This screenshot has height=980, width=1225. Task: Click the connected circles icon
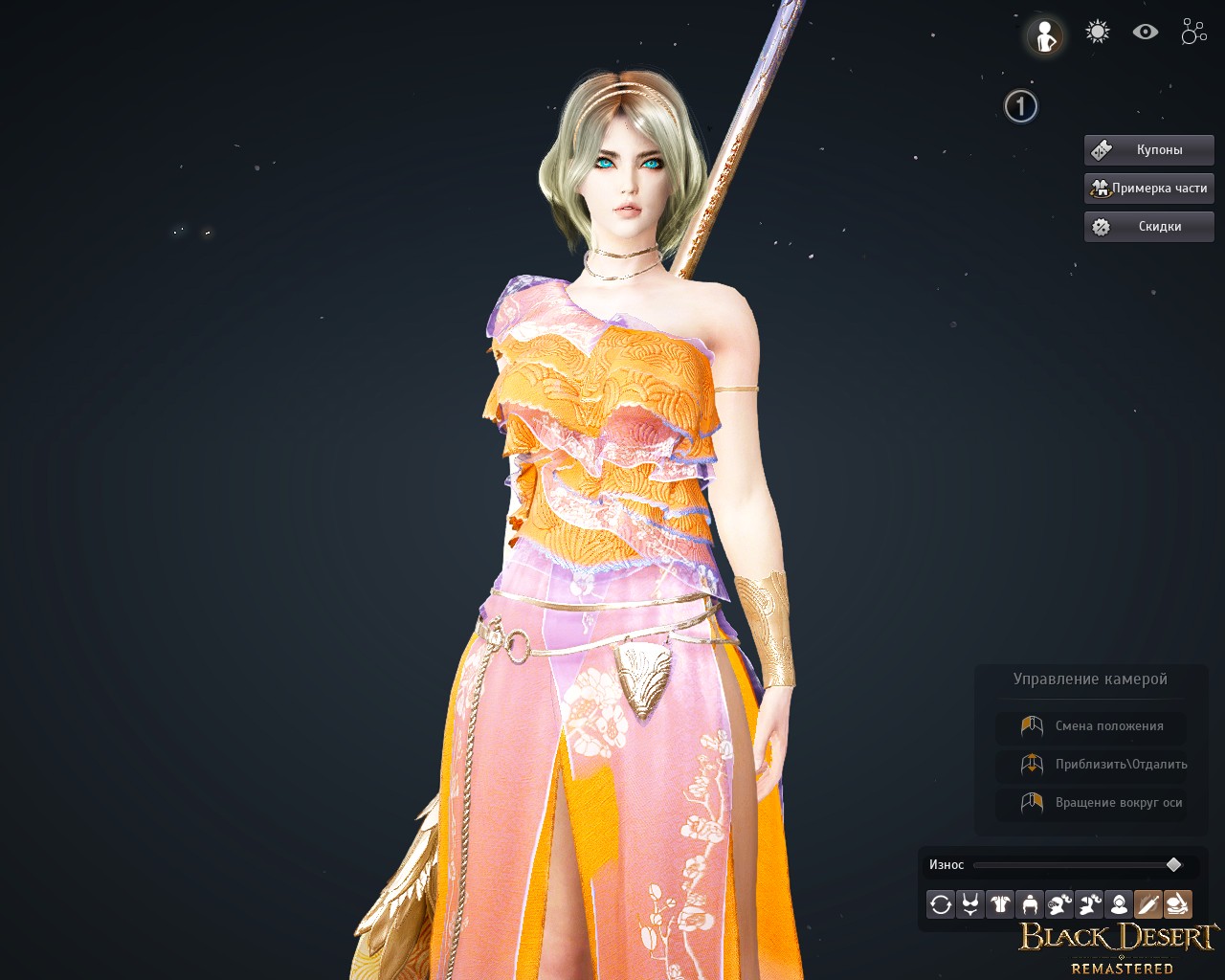point(1193,33)
